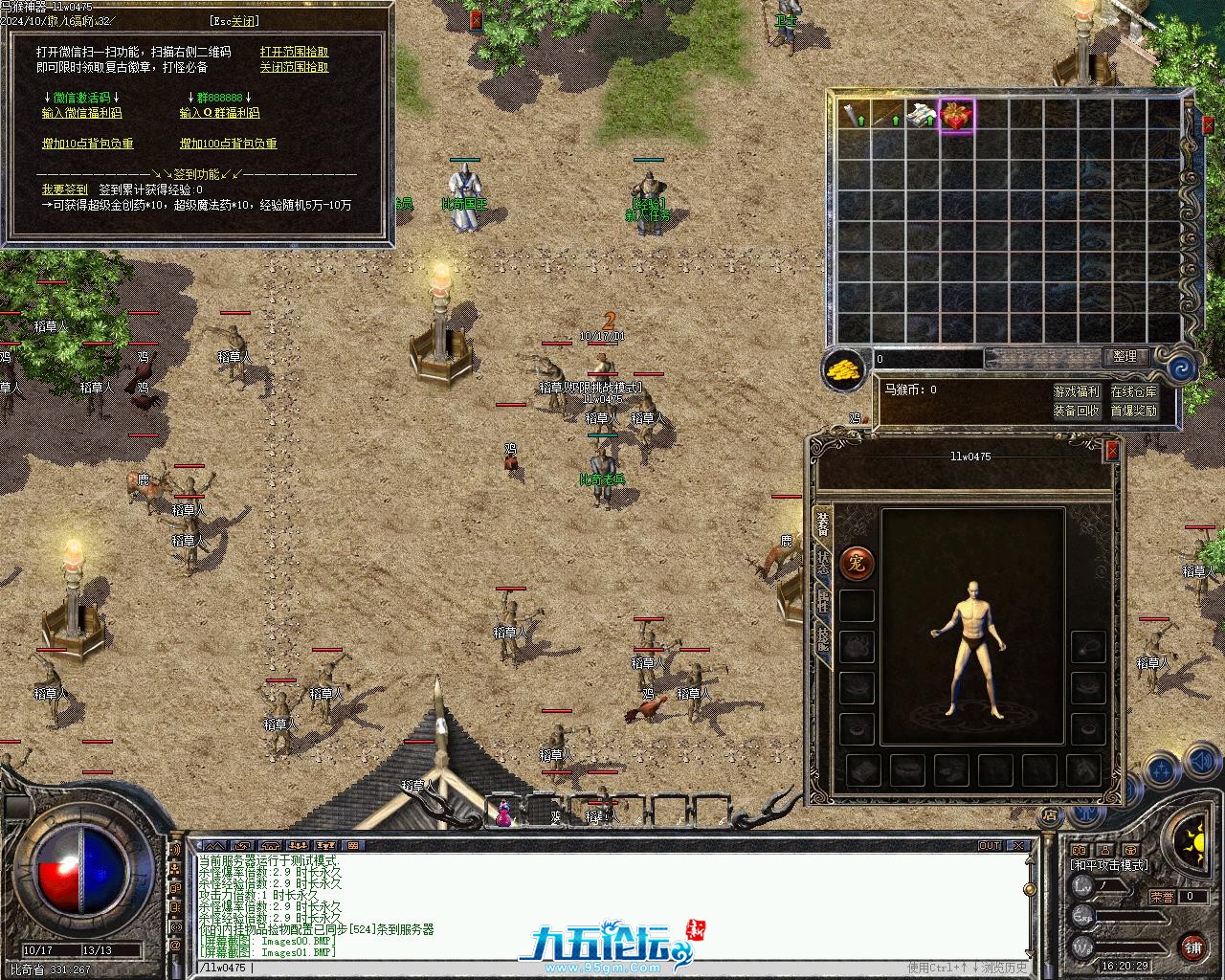Image resolution: width=1225 pixels, height=980 pixels.
Task: Click 我要签到 to check in
Action: pyautogui.click(x=64, y=189)
